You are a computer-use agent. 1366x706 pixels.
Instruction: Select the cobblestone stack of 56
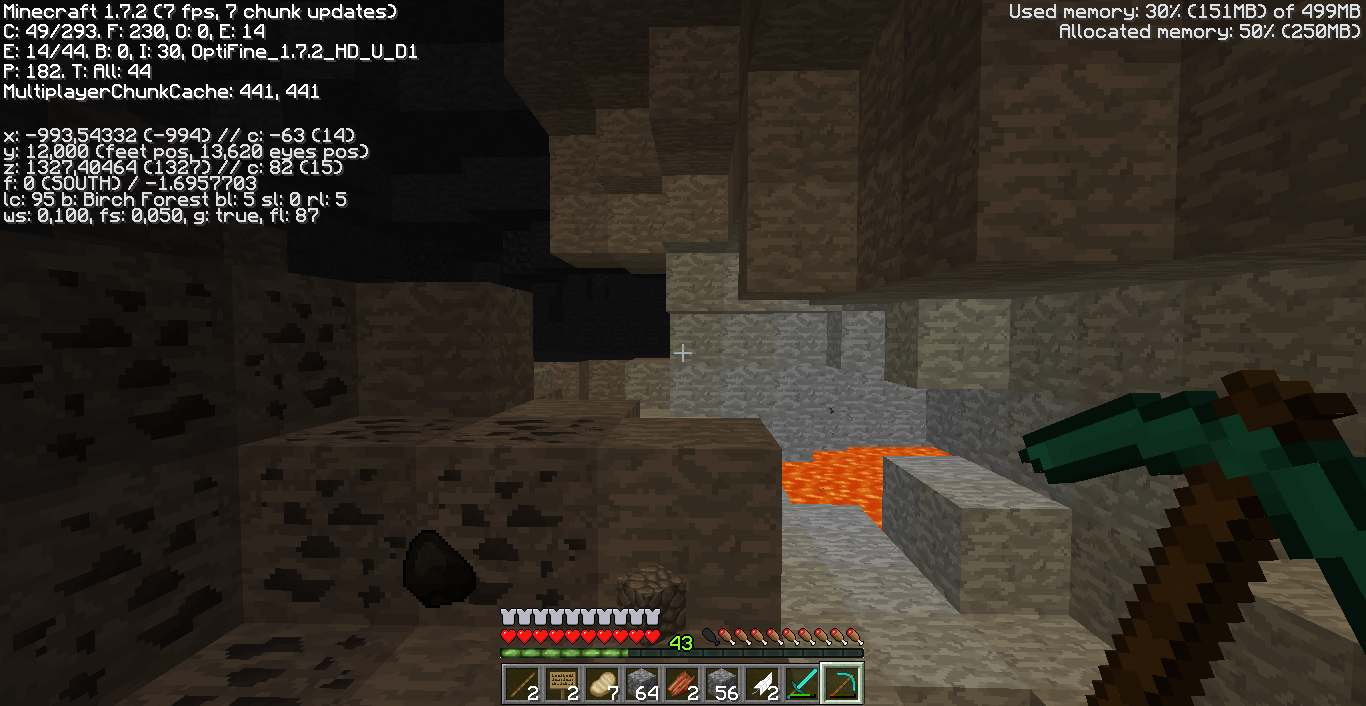pos(722,683)
